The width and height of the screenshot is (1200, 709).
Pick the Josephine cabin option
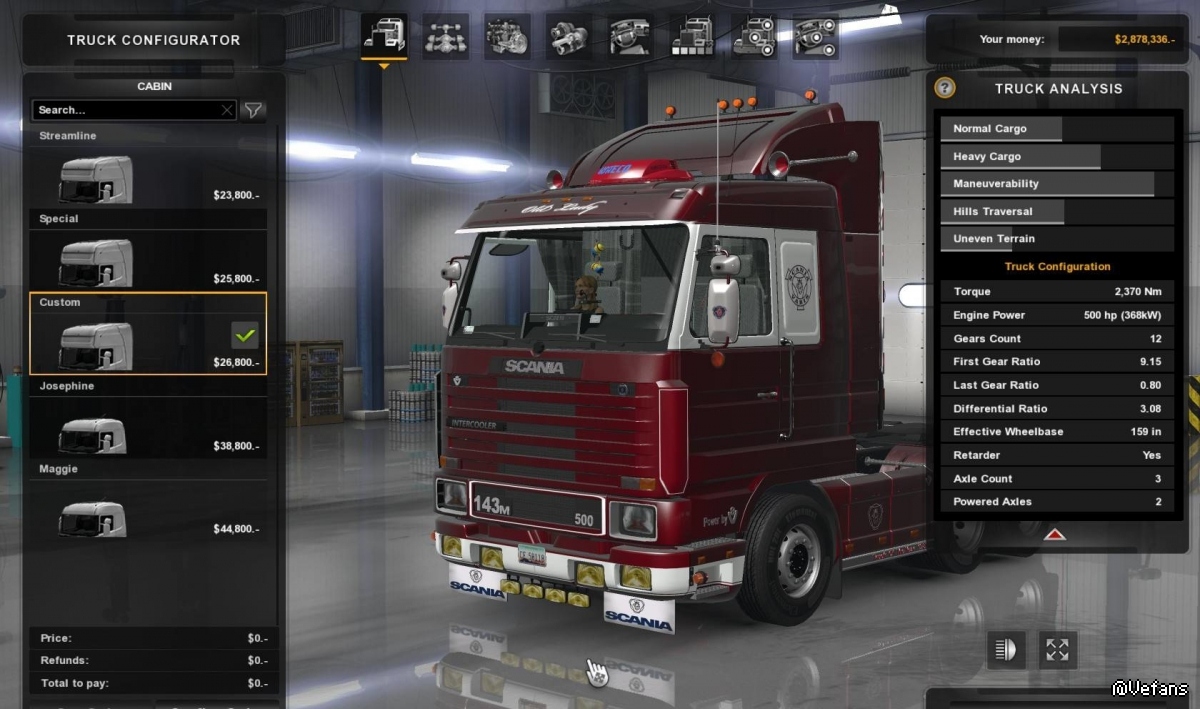coord(148,428)
